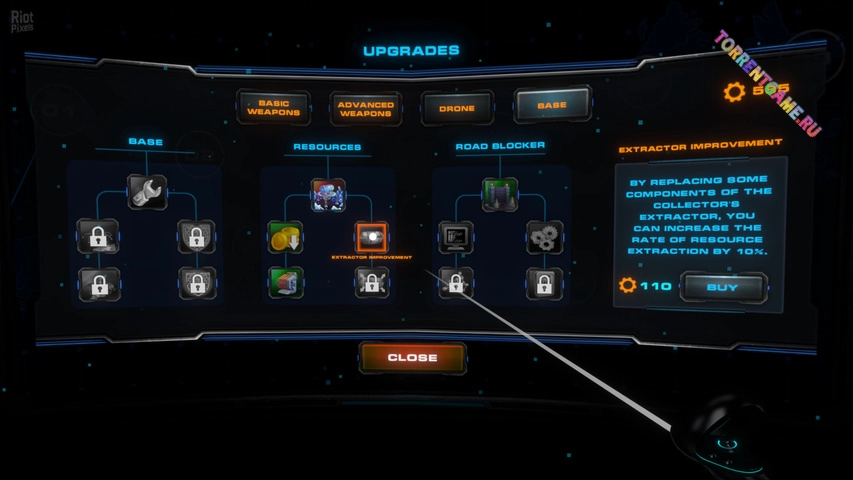This screenshot has width=853, height=480.
Task: Choose the red and green building upgrade
Action: point(285,282)
